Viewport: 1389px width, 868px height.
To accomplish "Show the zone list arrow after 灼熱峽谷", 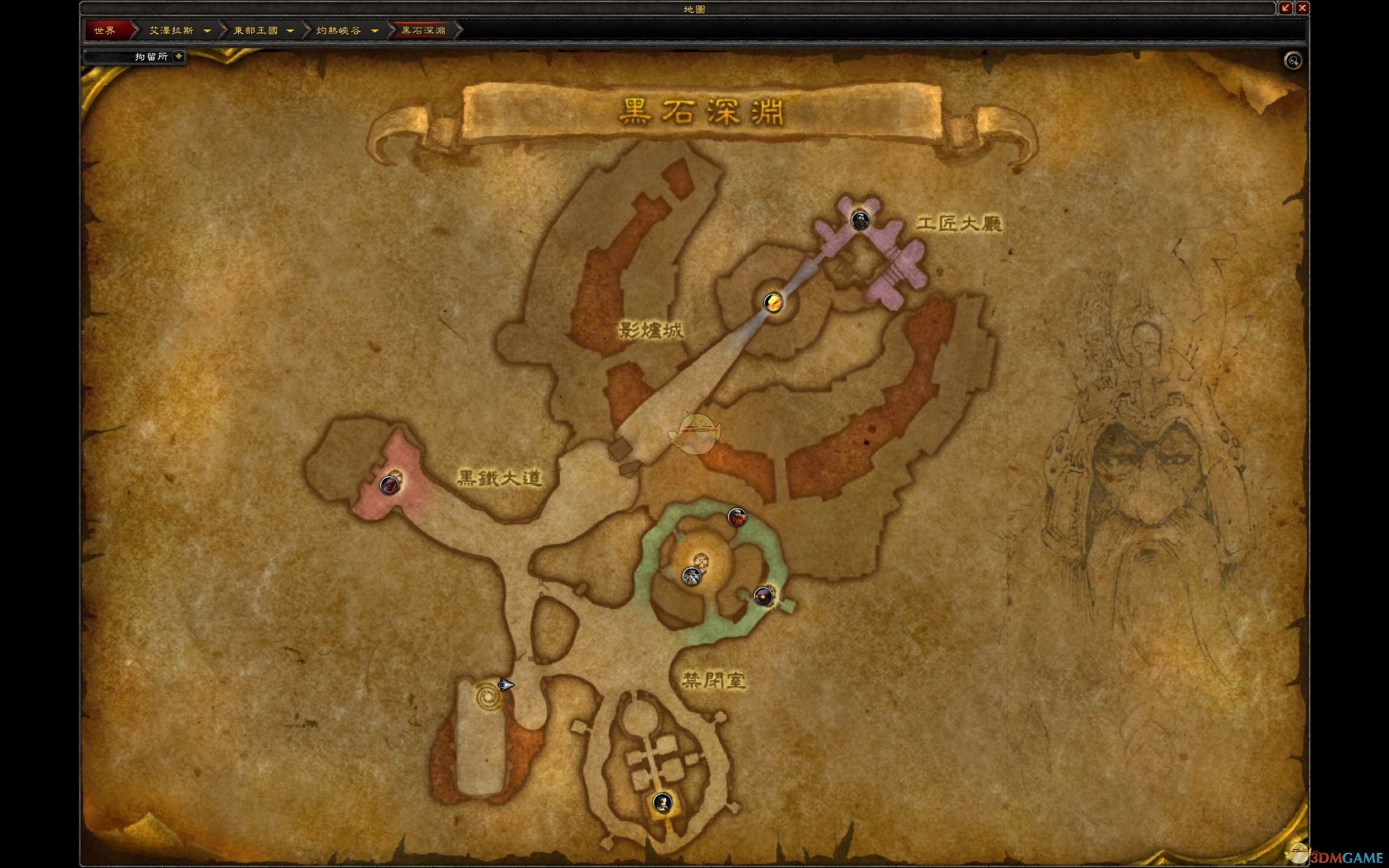I will point(375,30).
